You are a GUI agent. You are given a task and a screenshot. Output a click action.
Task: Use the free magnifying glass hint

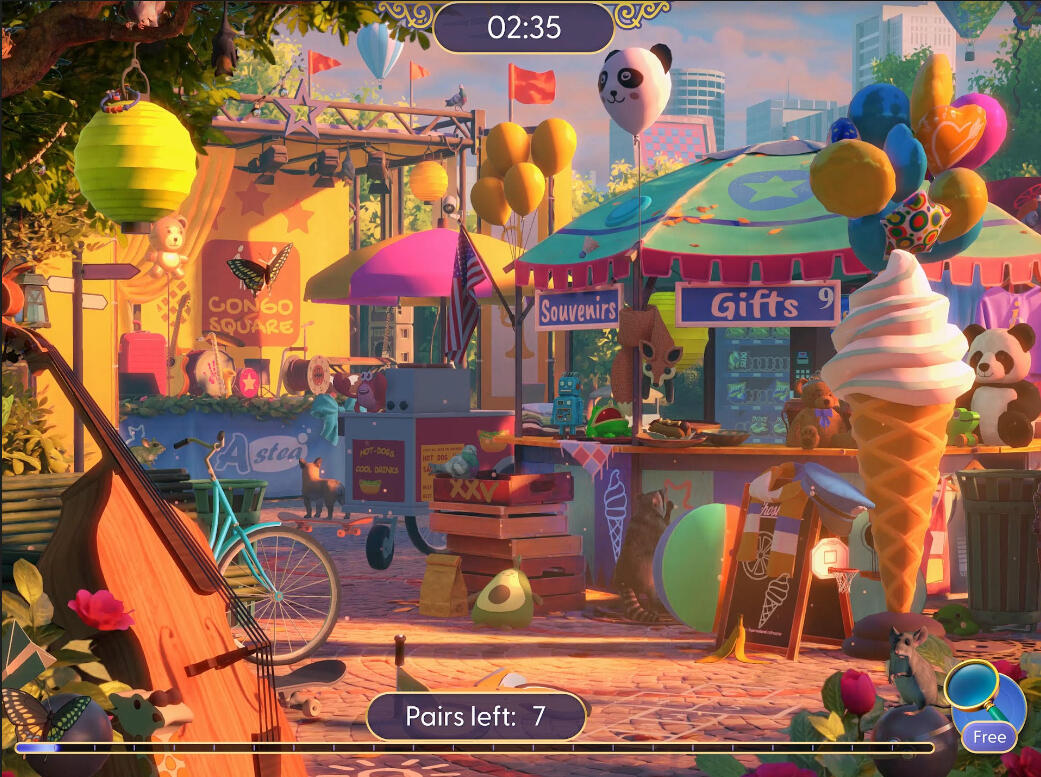[x=985, y=702]
